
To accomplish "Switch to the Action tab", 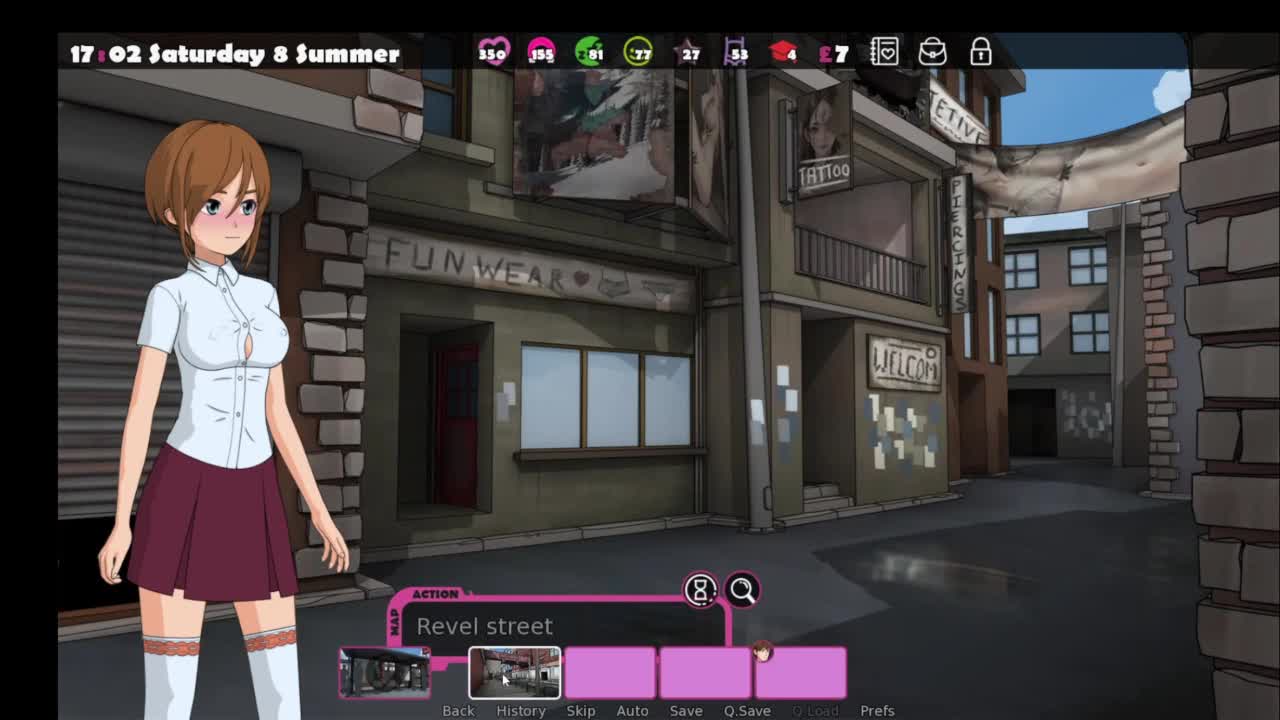I will (435, 594).
